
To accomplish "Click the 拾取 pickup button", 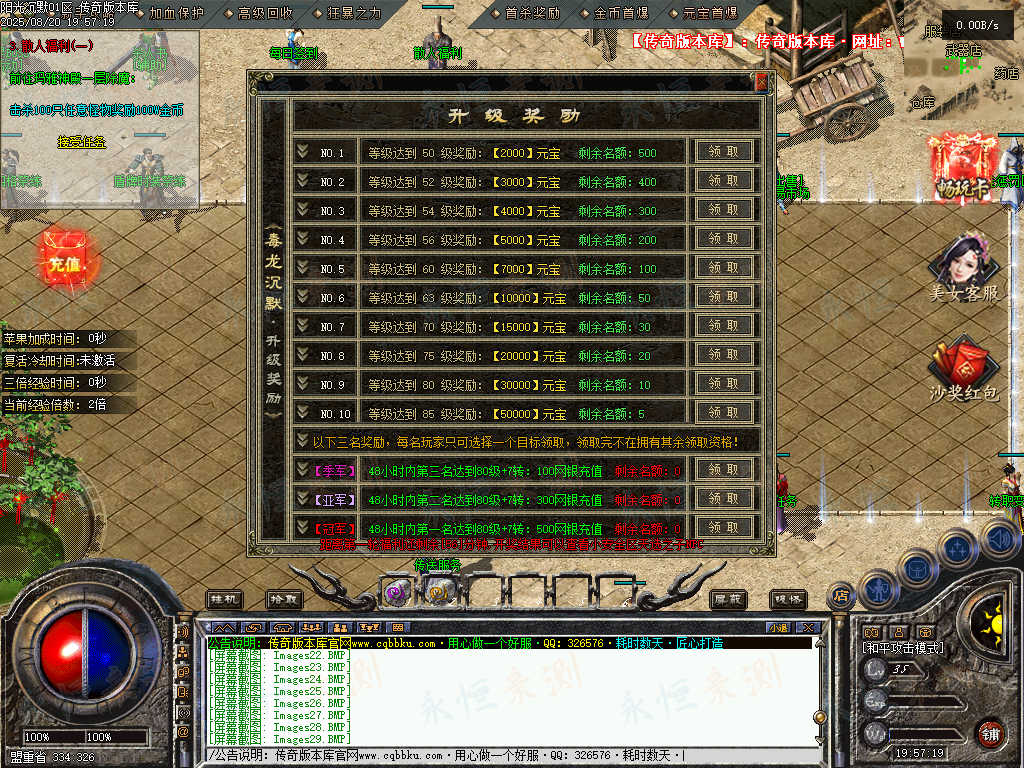I will (x=284, y=599).
